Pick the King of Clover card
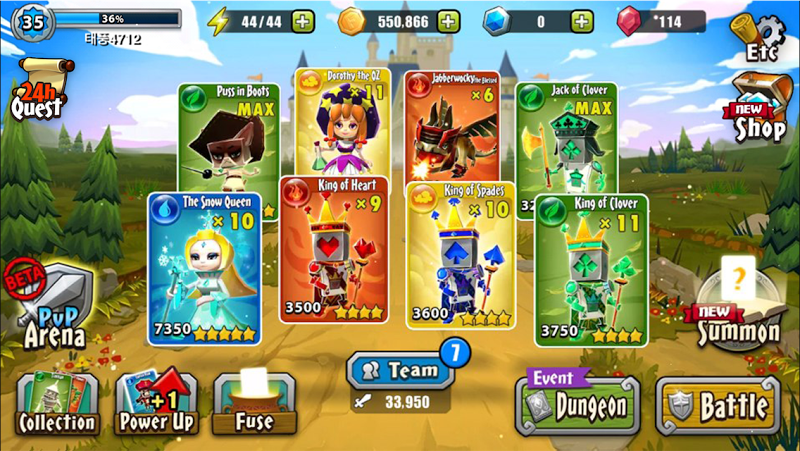The width and height of the screenshot is (800, 451). click(590, 270)
